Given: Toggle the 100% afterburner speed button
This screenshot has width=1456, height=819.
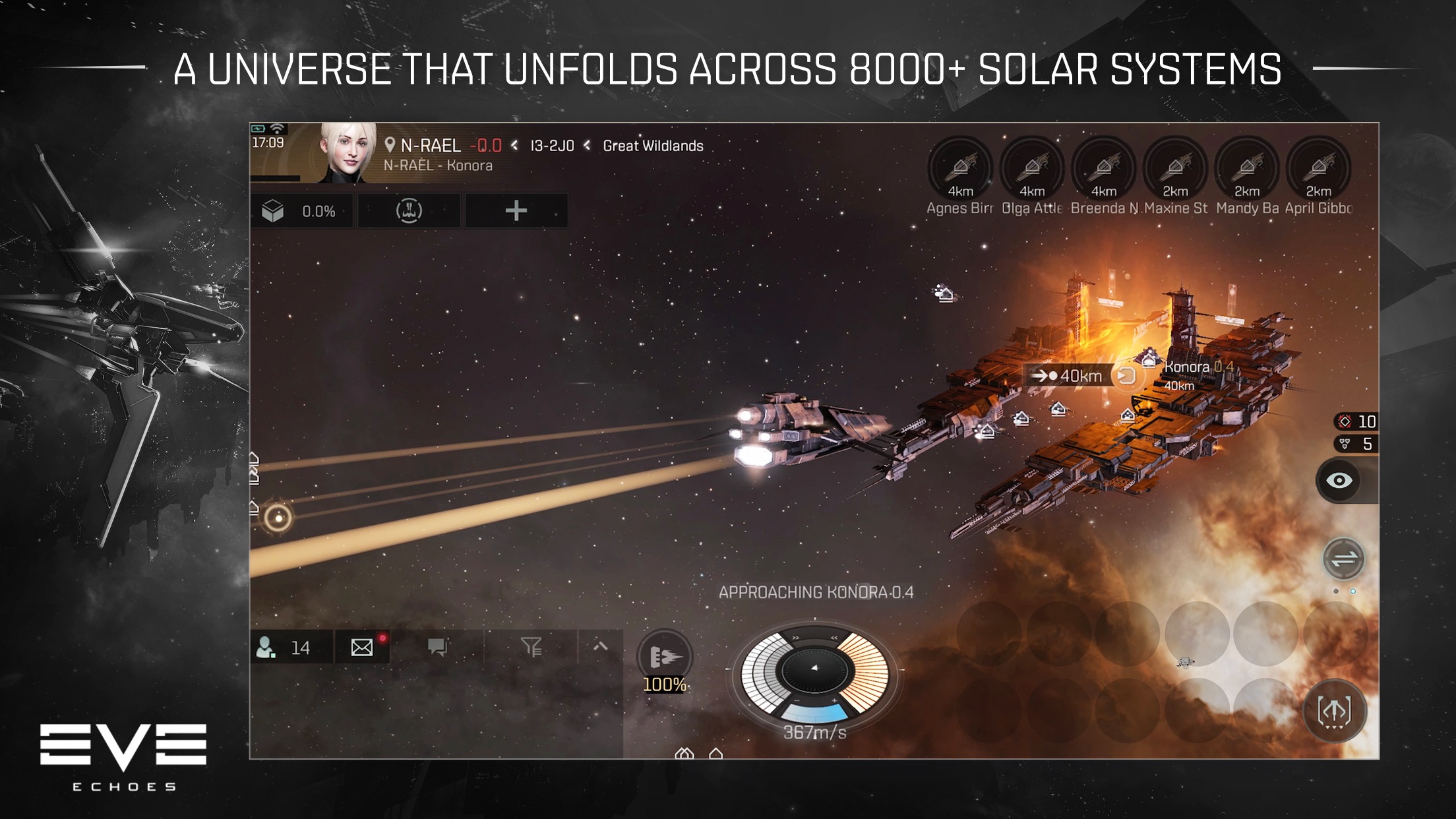Looking at the screenshot, I should pos(665,658).
